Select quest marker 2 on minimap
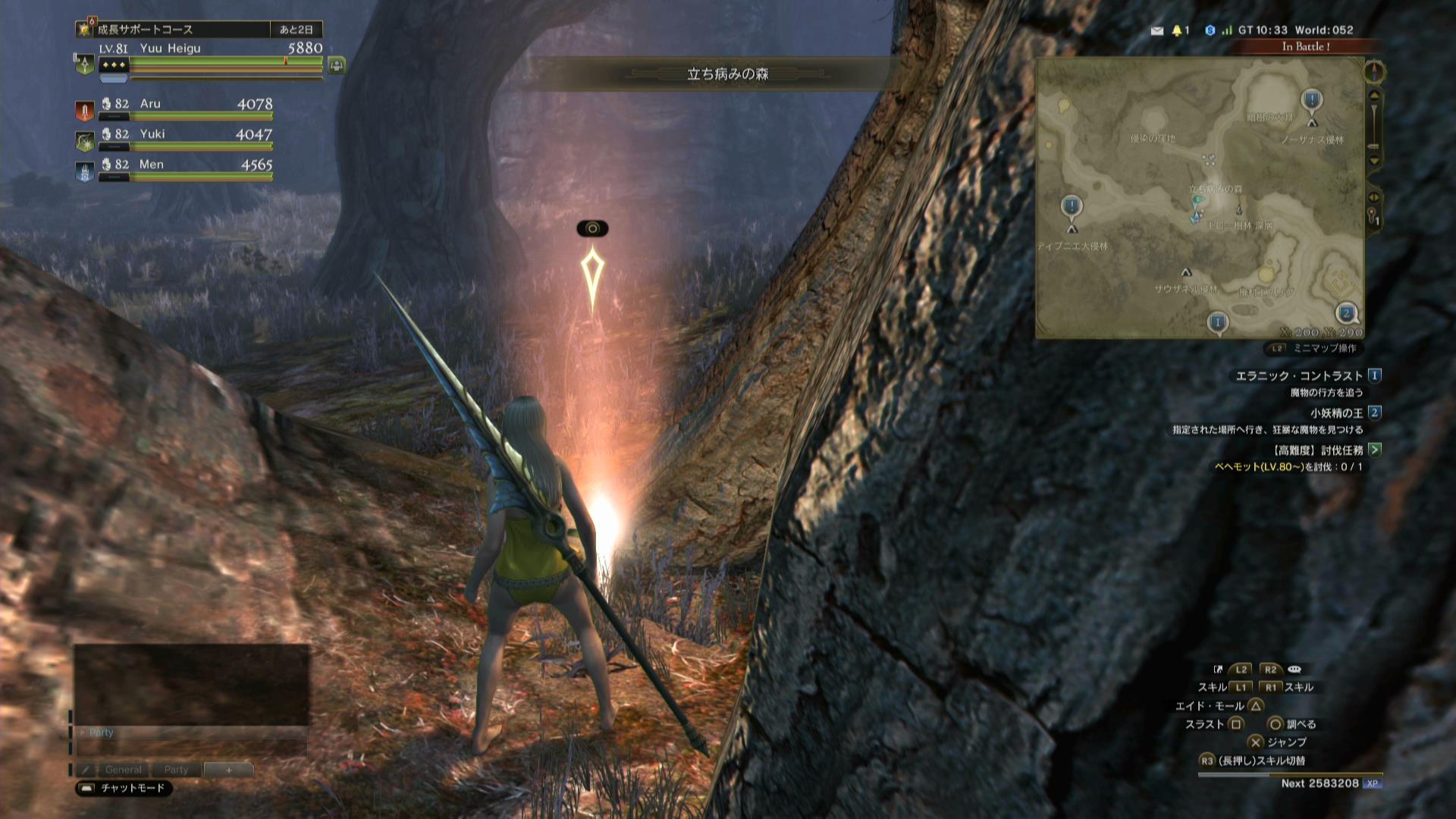1456x819 pixels. click(x=1347, y=313)
